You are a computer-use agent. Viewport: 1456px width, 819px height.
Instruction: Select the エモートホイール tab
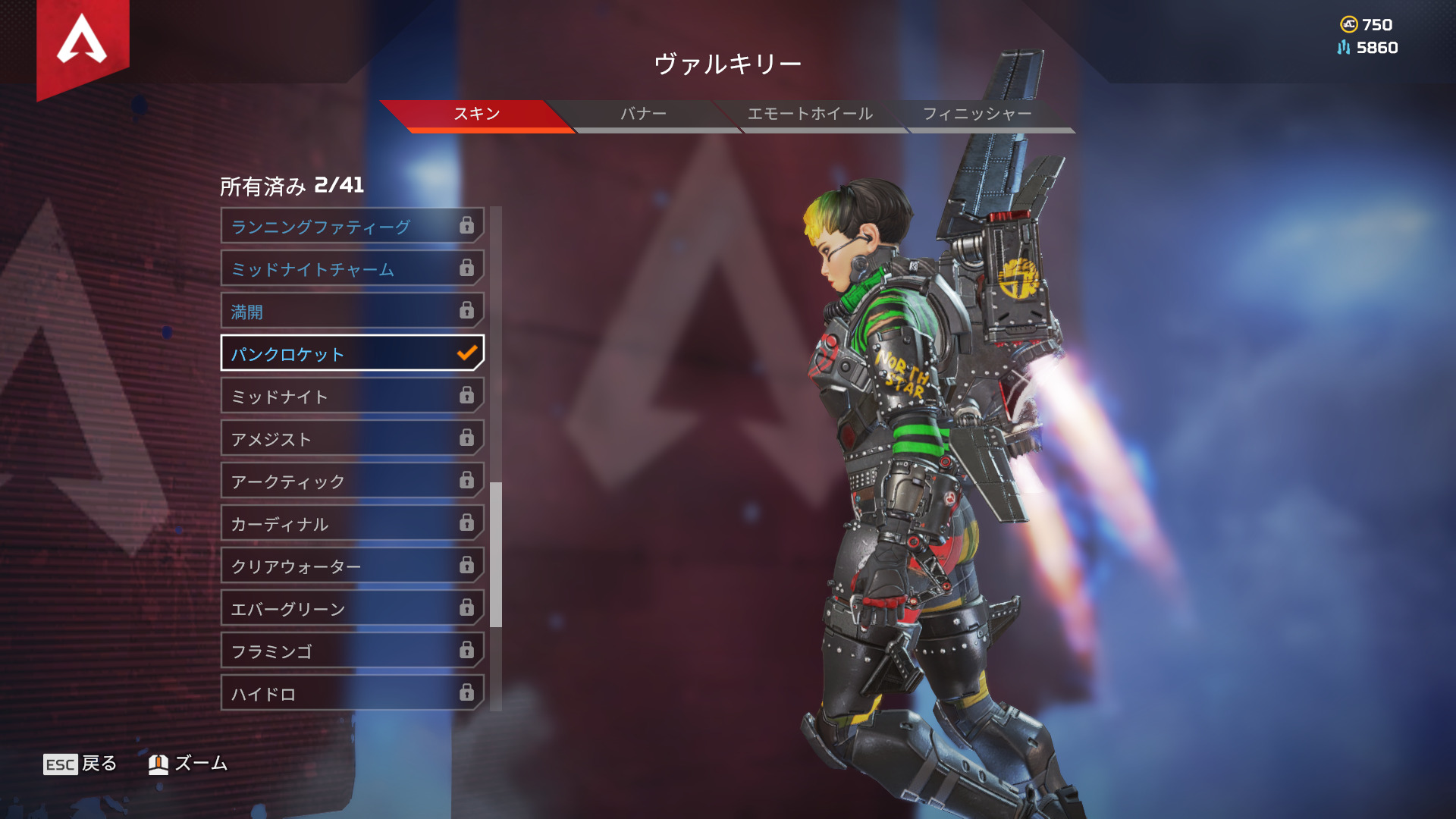(x=810, y=115)
